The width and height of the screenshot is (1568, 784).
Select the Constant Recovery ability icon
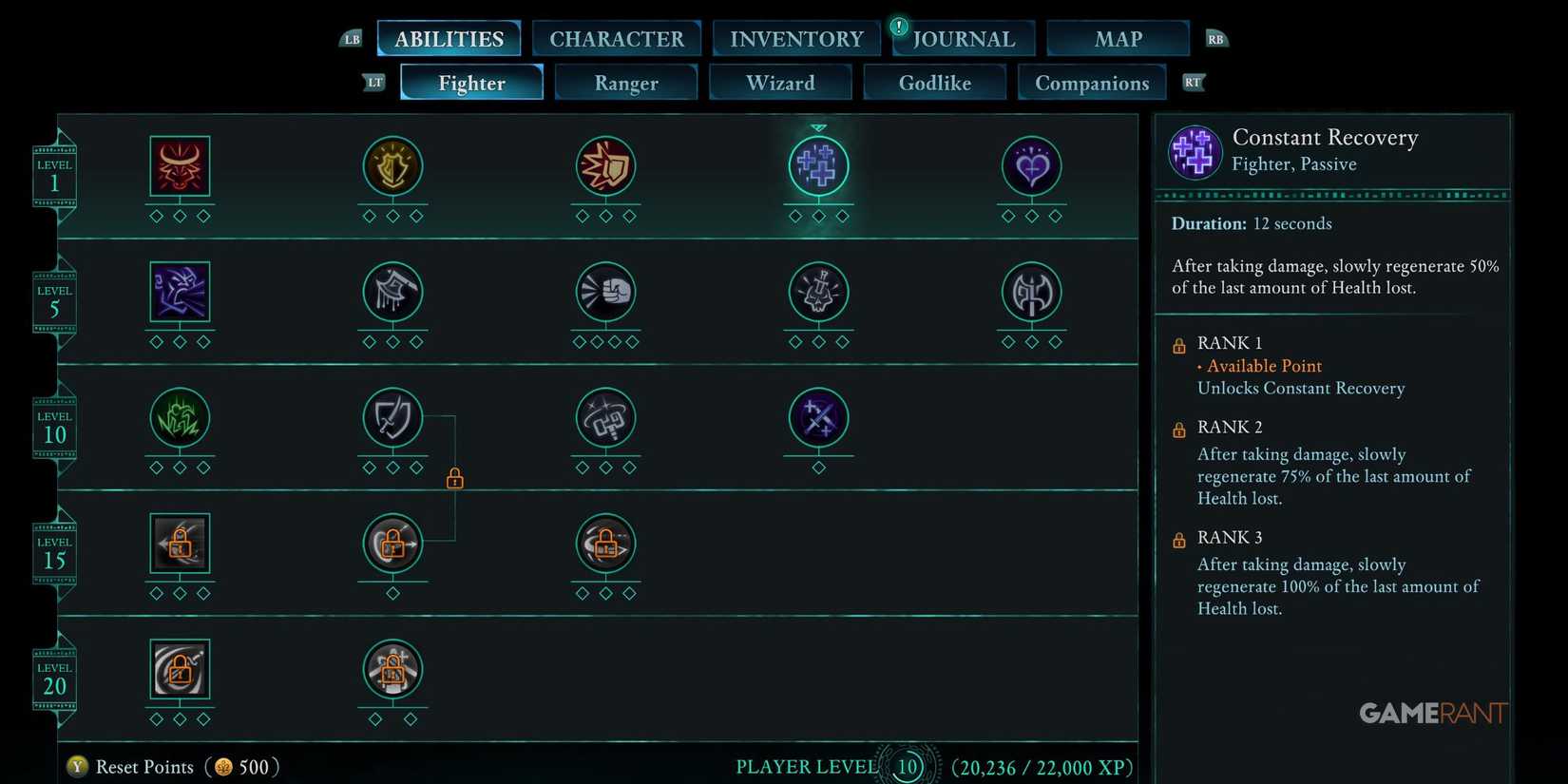(x=818, y=165)
